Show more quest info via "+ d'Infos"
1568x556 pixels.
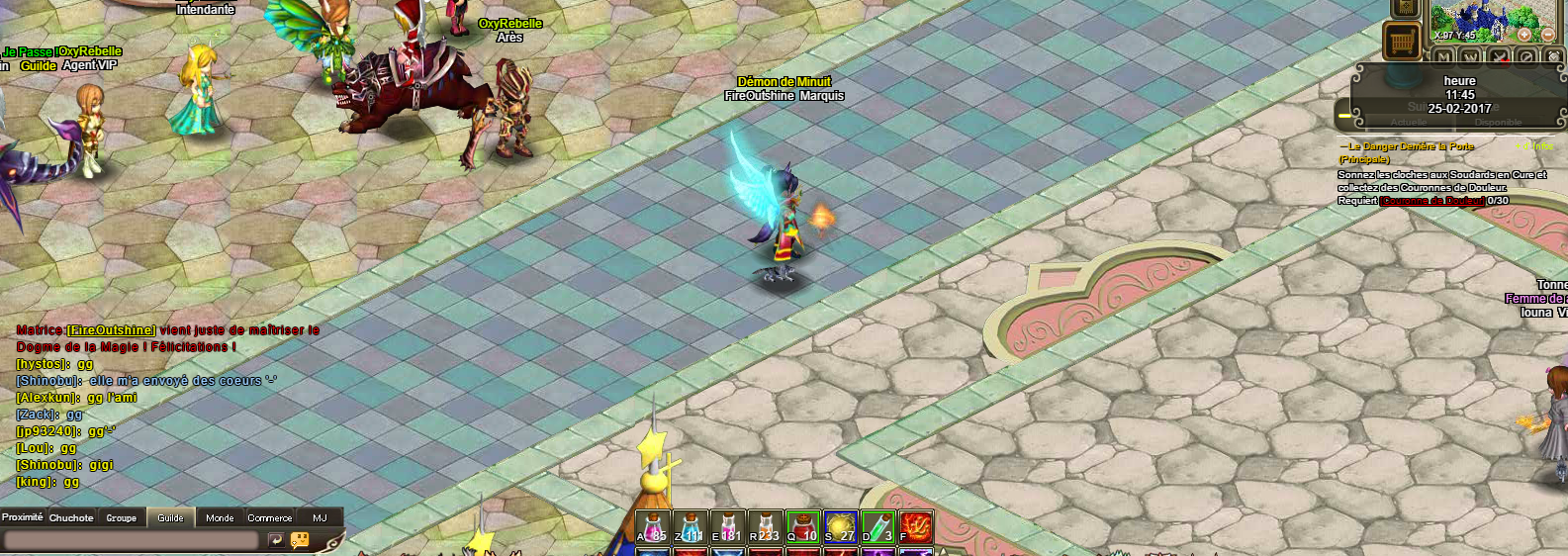(1536, 146)
